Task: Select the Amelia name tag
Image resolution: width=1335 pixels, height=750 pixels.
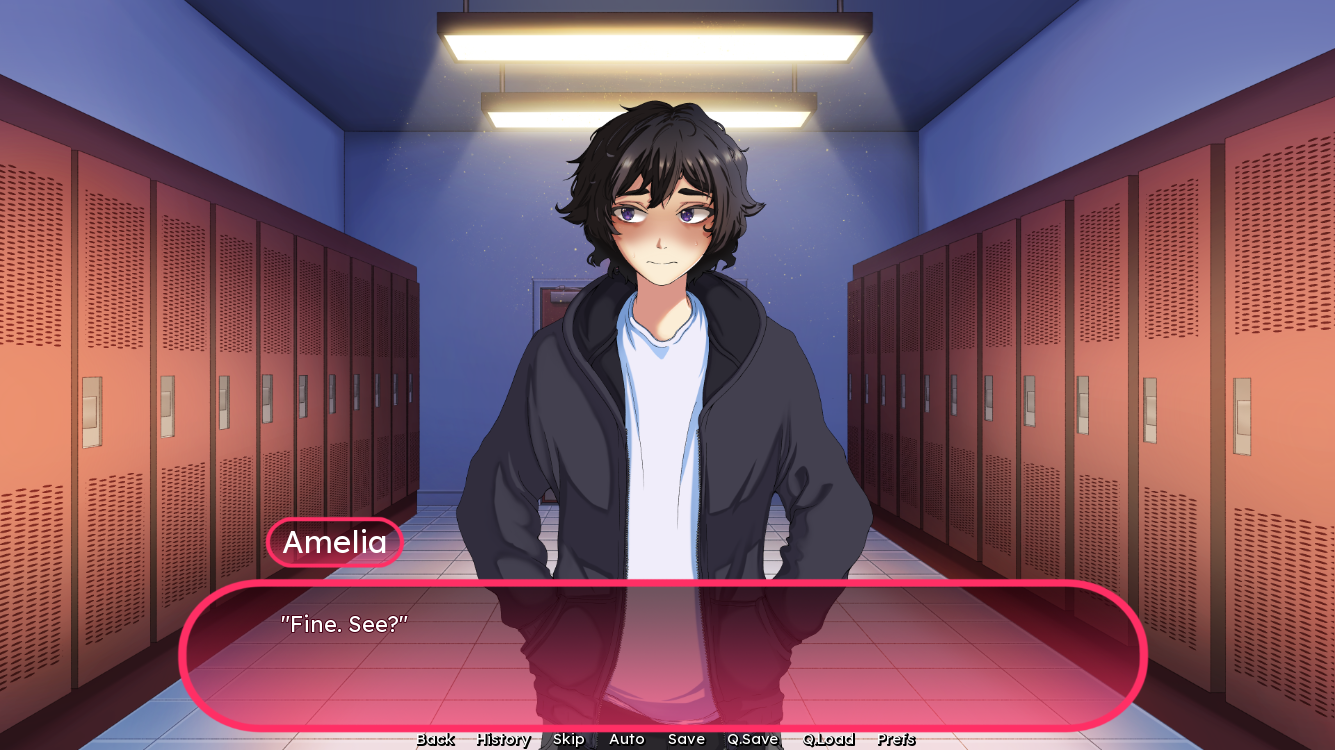Action: click(334, 543)
